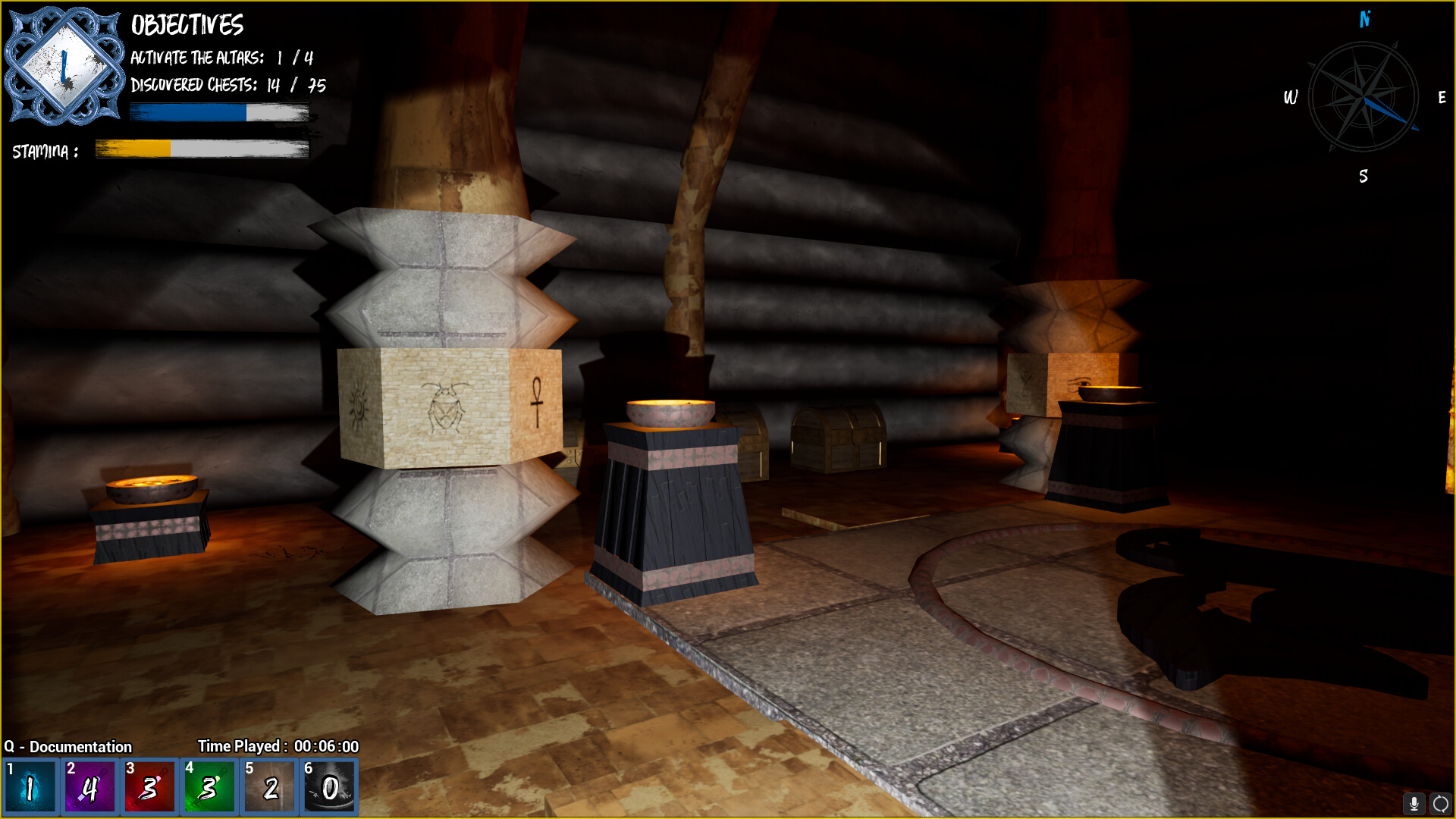Select the smoke item in hotbar slot 6
Screen dimensions: 1456x819
[330, 786]
